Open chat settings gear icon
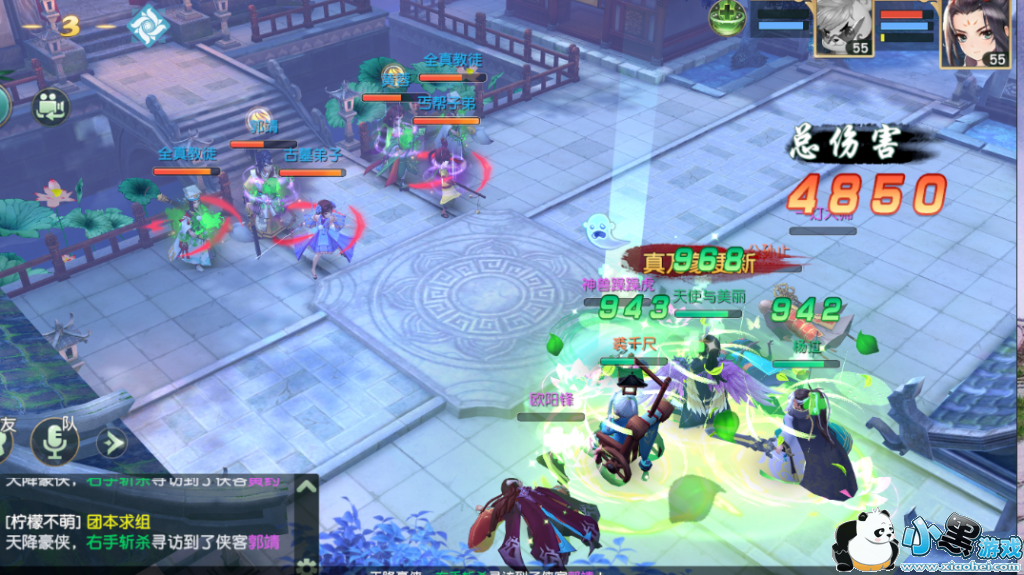 (x=306, y=561)
